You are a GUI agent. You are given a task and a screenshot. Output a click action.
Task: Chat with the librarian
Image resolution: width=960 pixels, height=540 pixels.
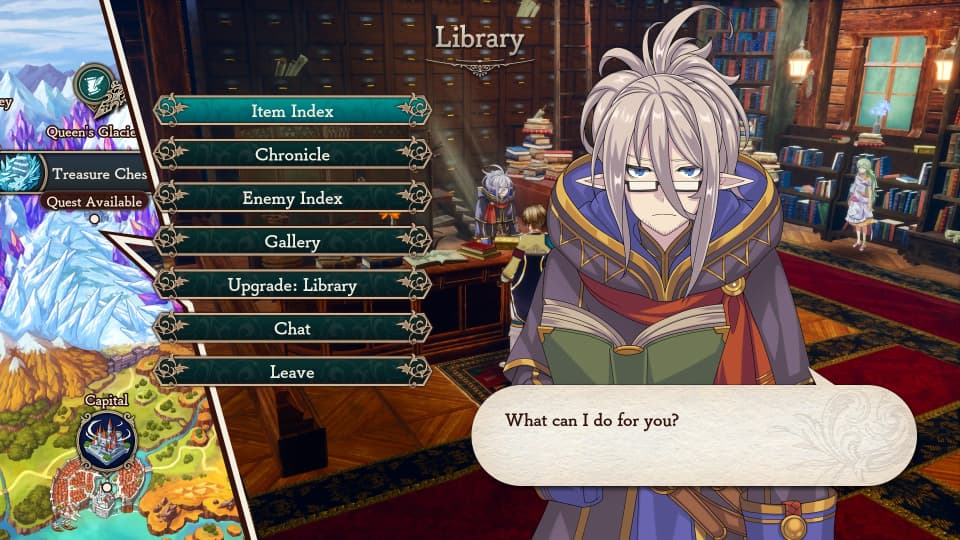(x=292, y=328)
